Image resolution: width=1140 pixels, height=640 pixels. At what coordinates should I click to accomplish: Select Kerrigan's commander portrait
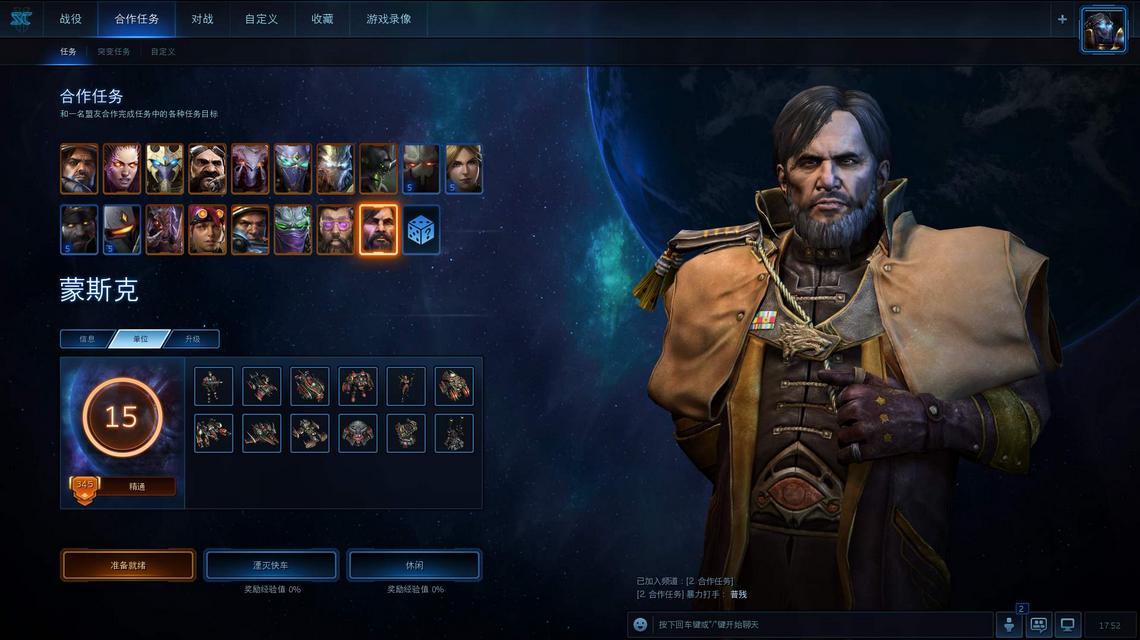pyautogui.click(x=122, y=169)
